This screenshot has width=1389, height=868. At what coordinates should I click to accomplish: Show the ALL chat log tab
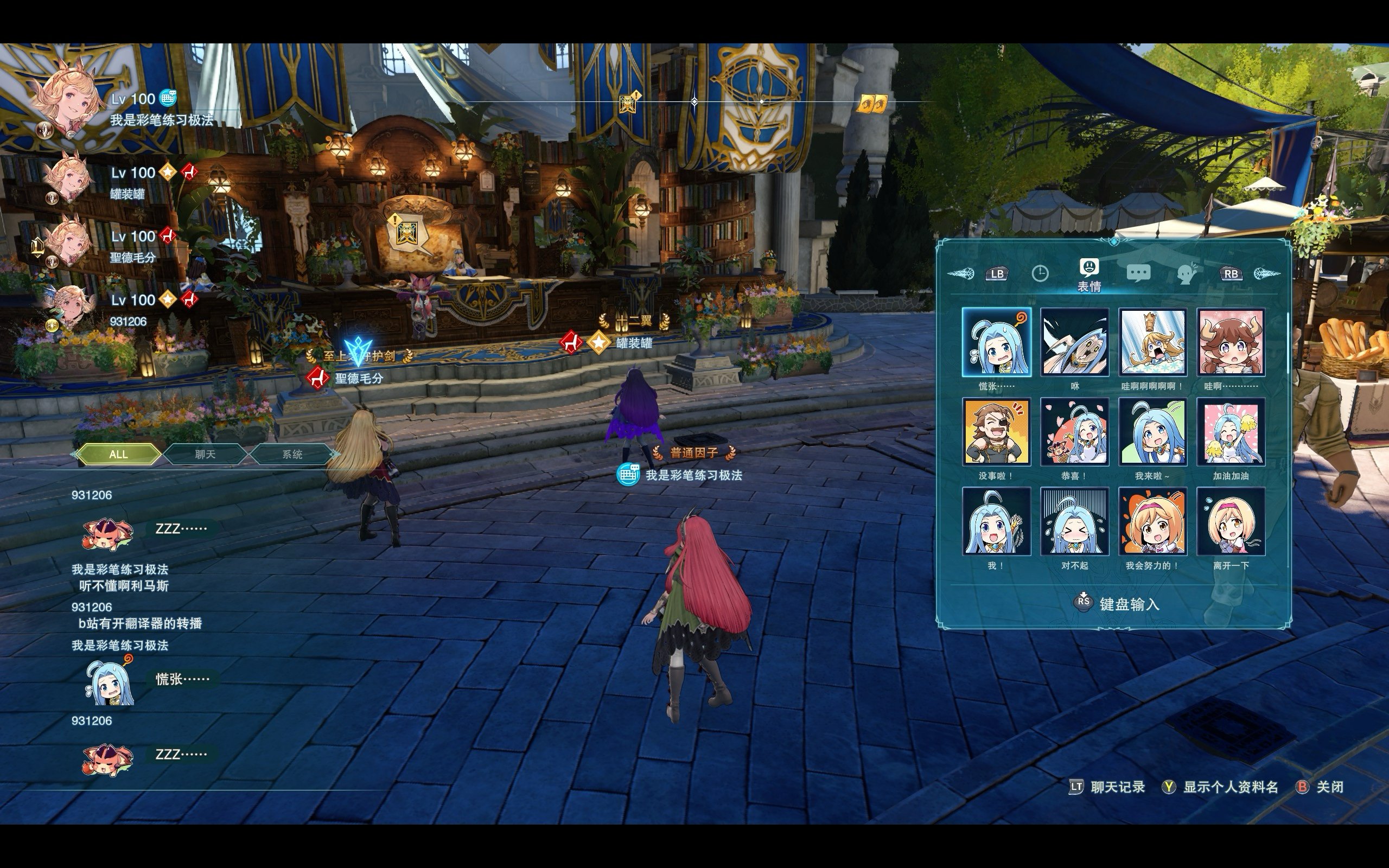point(118,454)
